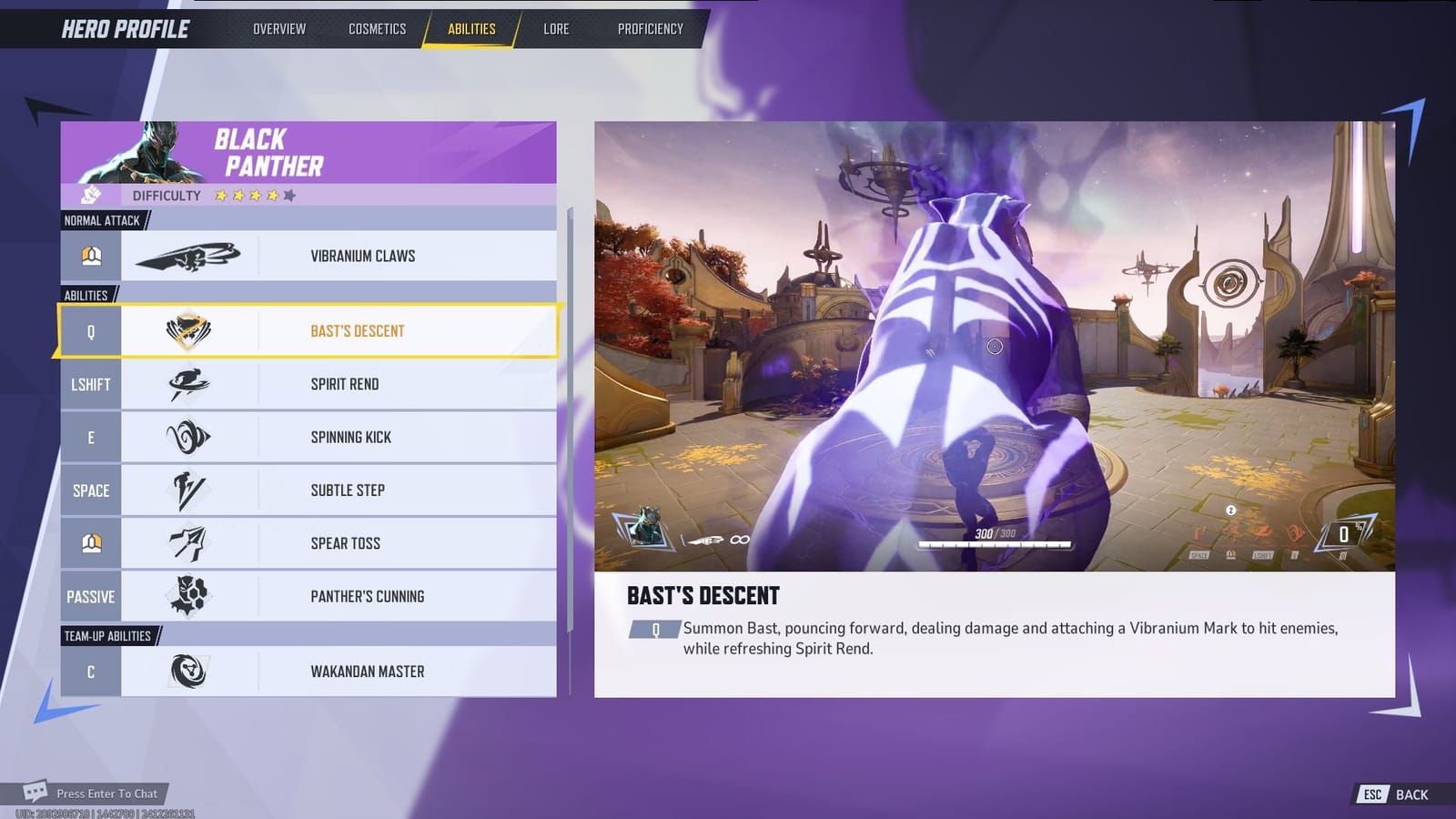
Task: Open the Lore tab
Action: point(556,28)
